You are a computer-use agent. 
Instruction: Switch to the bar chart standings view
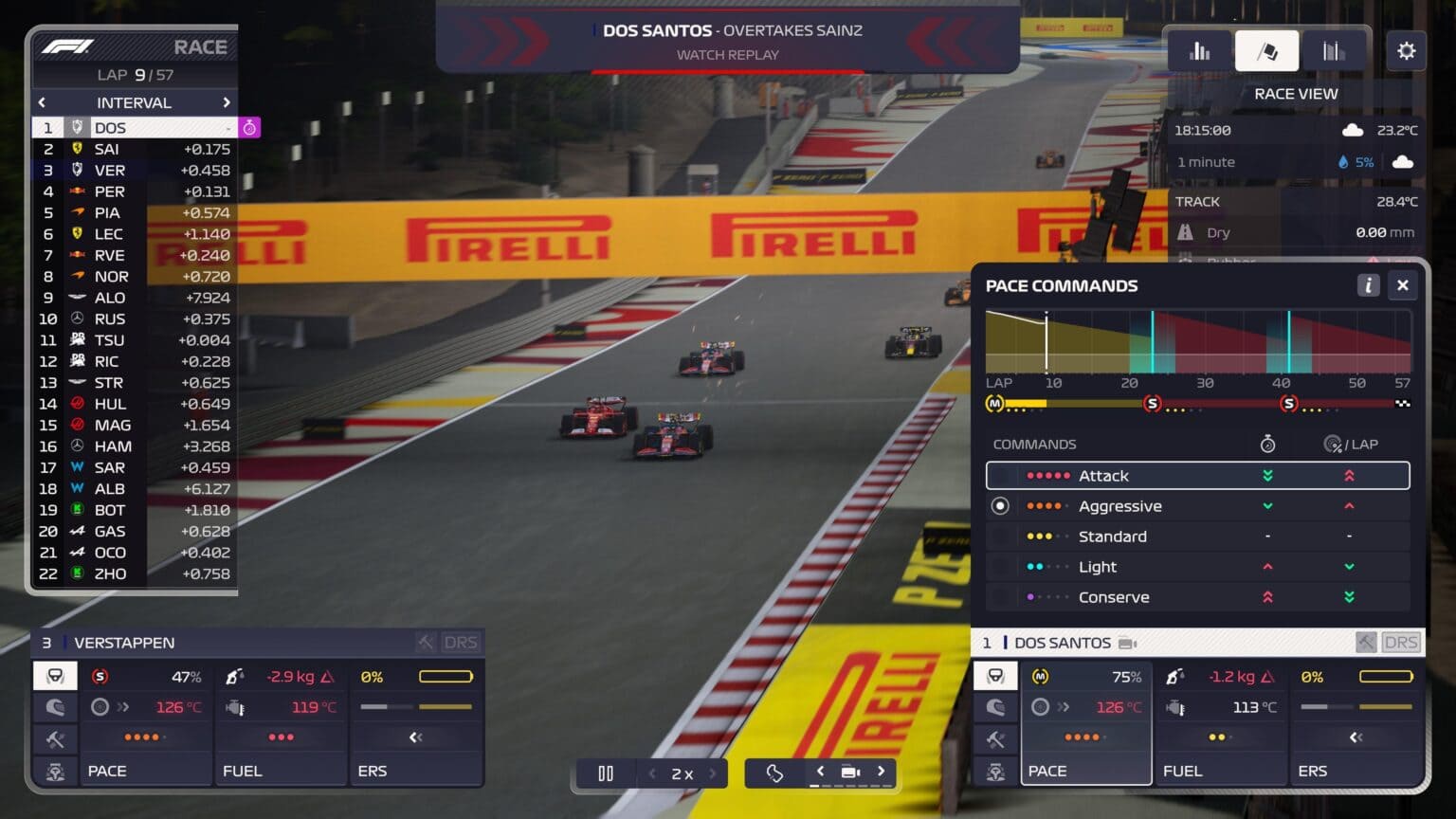click(1199, 51)
